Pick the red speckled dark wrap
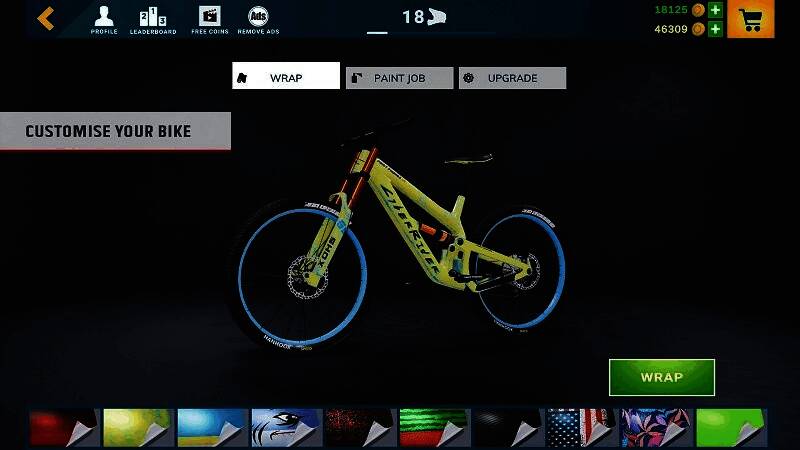The height and width of the screenshot is (450, 800). tap(359, 427)
